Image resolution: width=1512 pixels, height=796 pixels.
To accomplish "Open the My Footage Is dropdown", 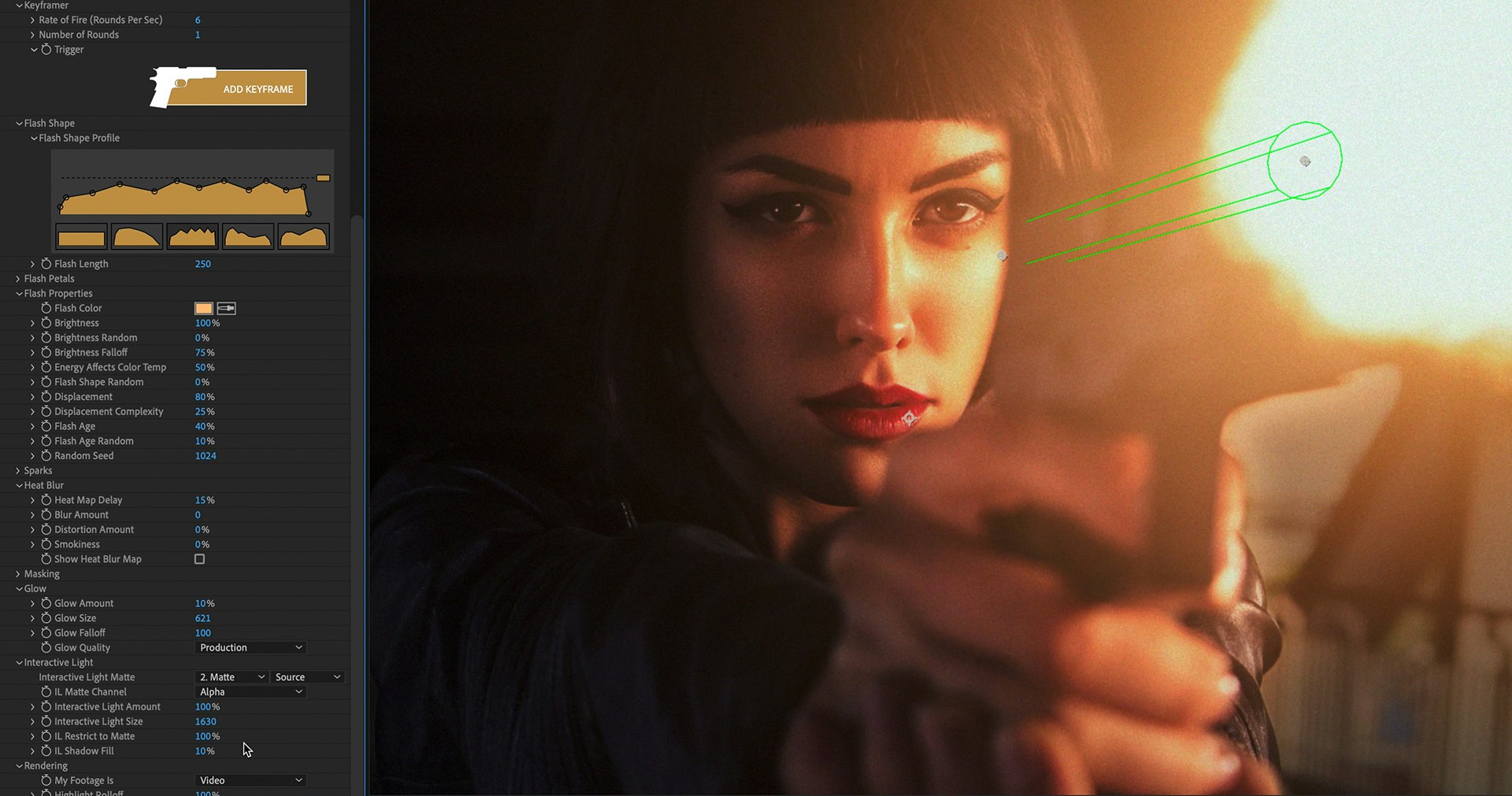I will (250, 780).
